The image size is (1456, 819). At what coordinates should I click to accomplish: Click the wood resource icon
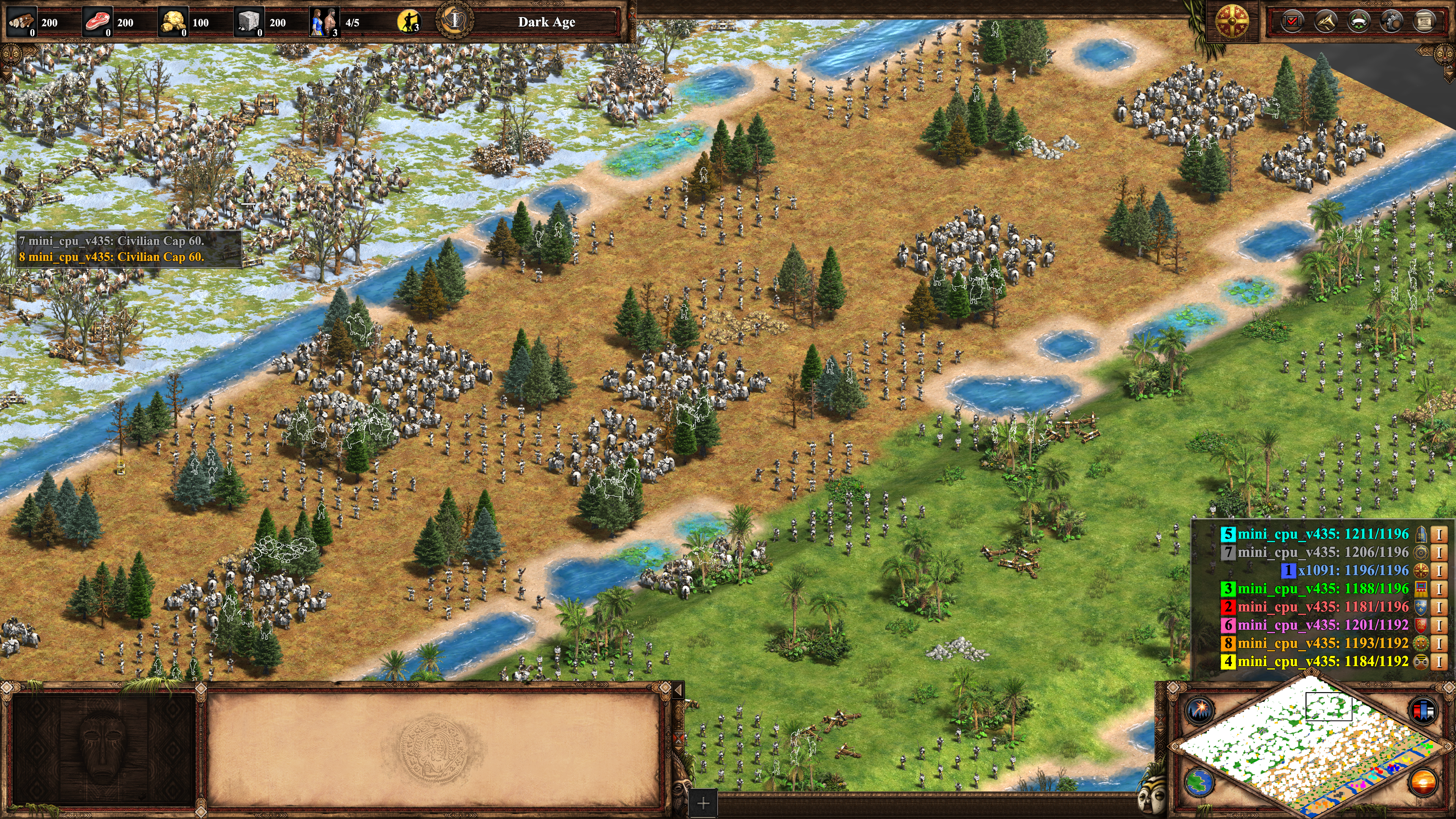[x=22, y=22]
